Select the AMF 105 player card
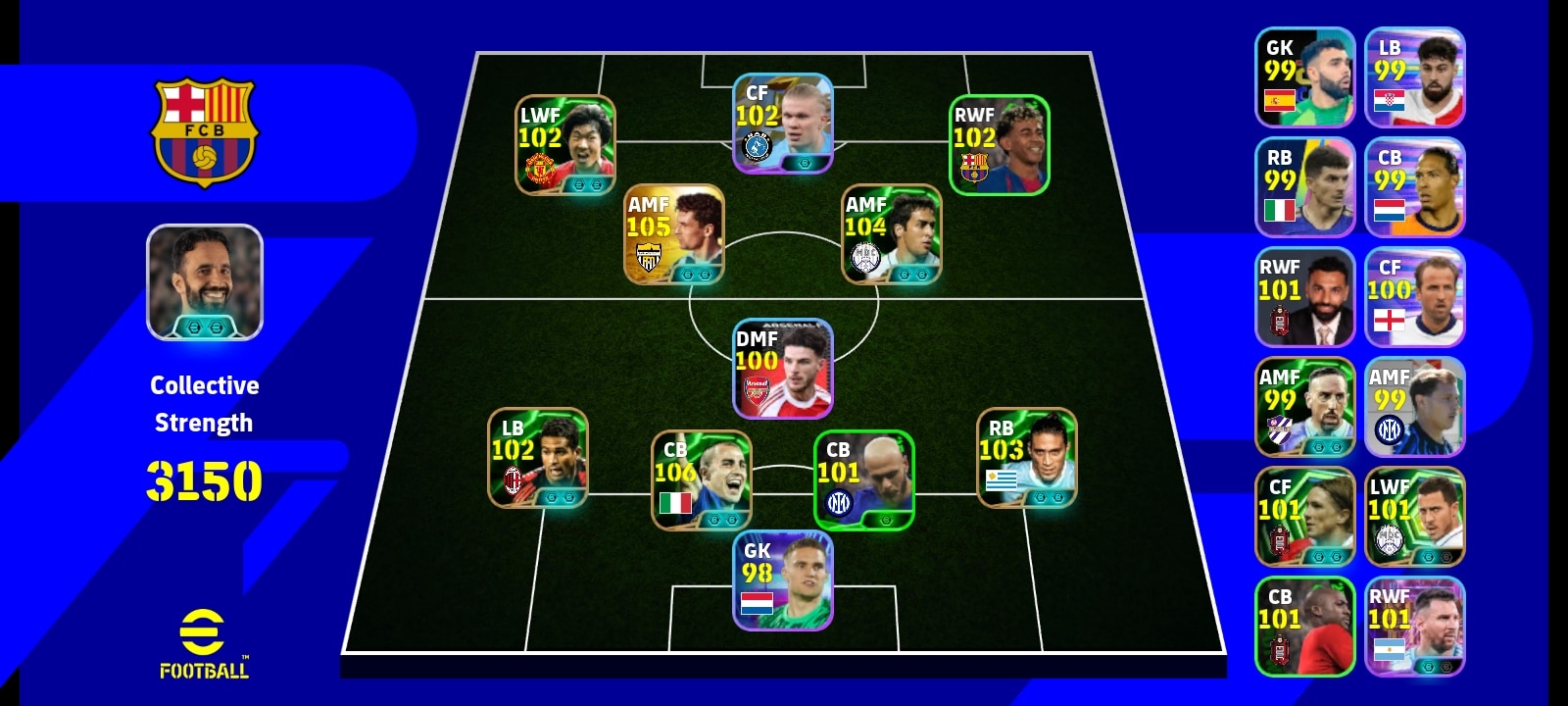The height and width of the screenshot is (706, 1568). point(674,234)
